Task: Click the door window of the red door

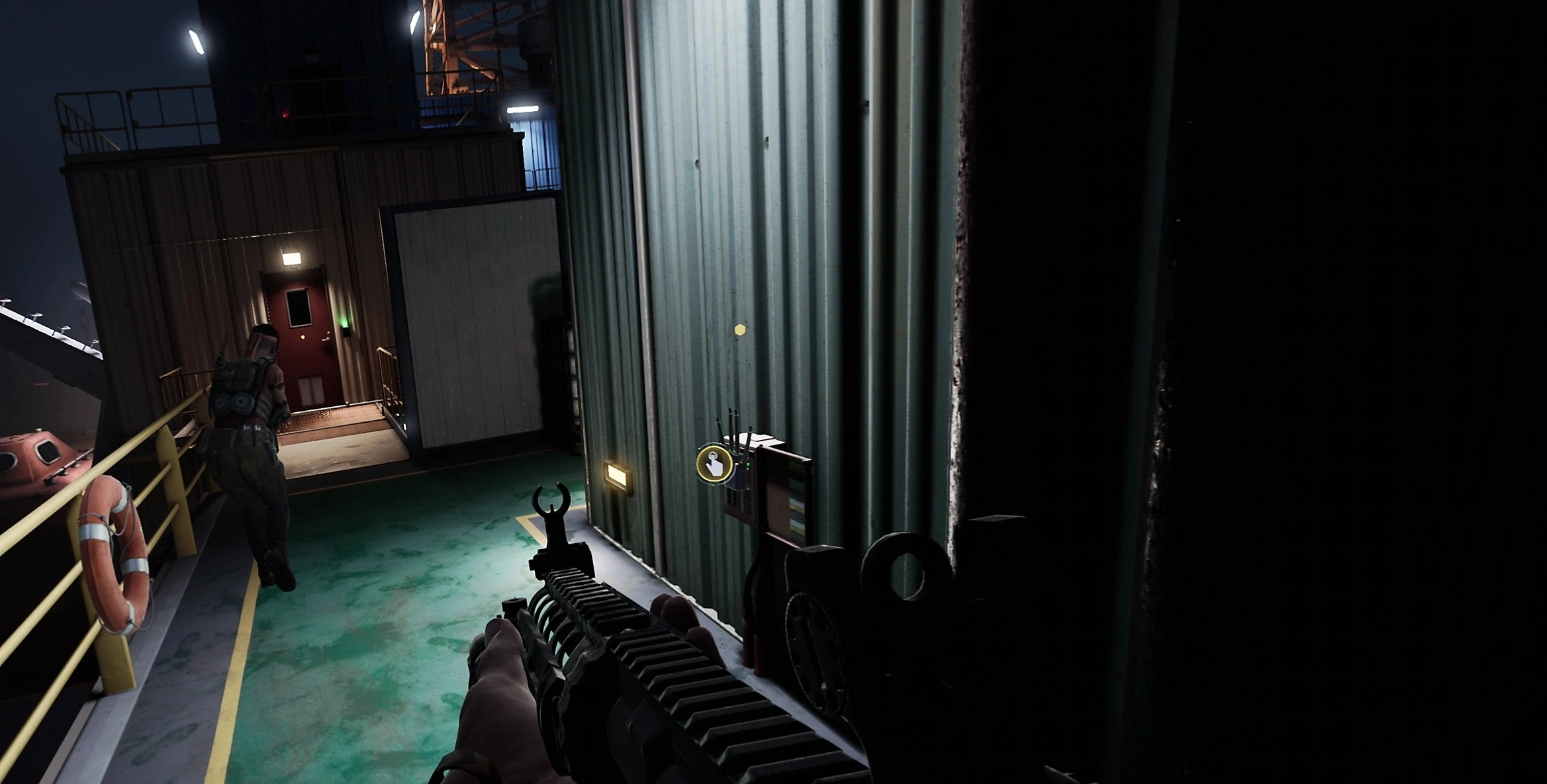Action: pyautogui.click(x=299, y=308)
